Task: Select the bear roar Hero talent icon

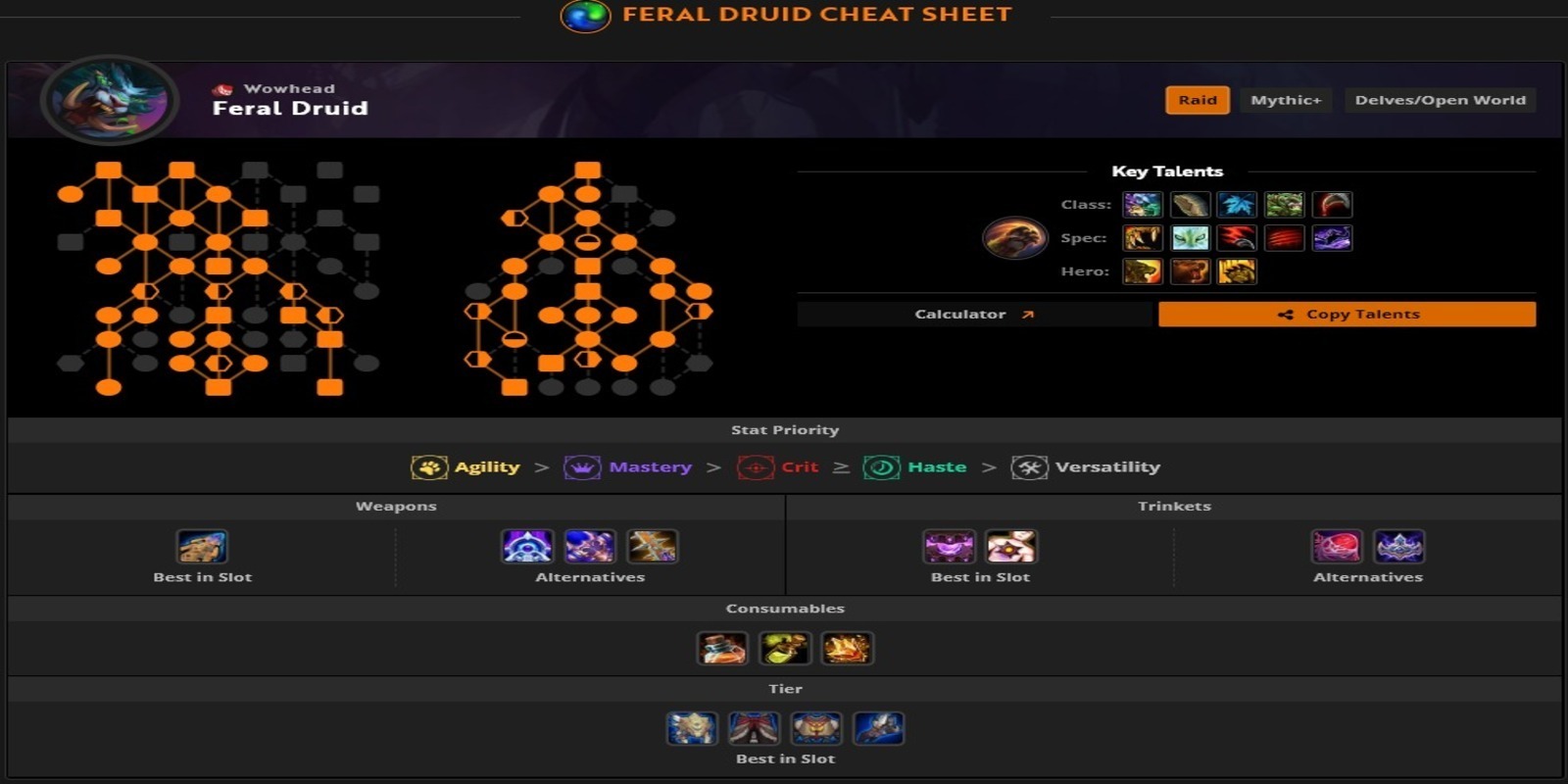Action: coord(1190,272)
